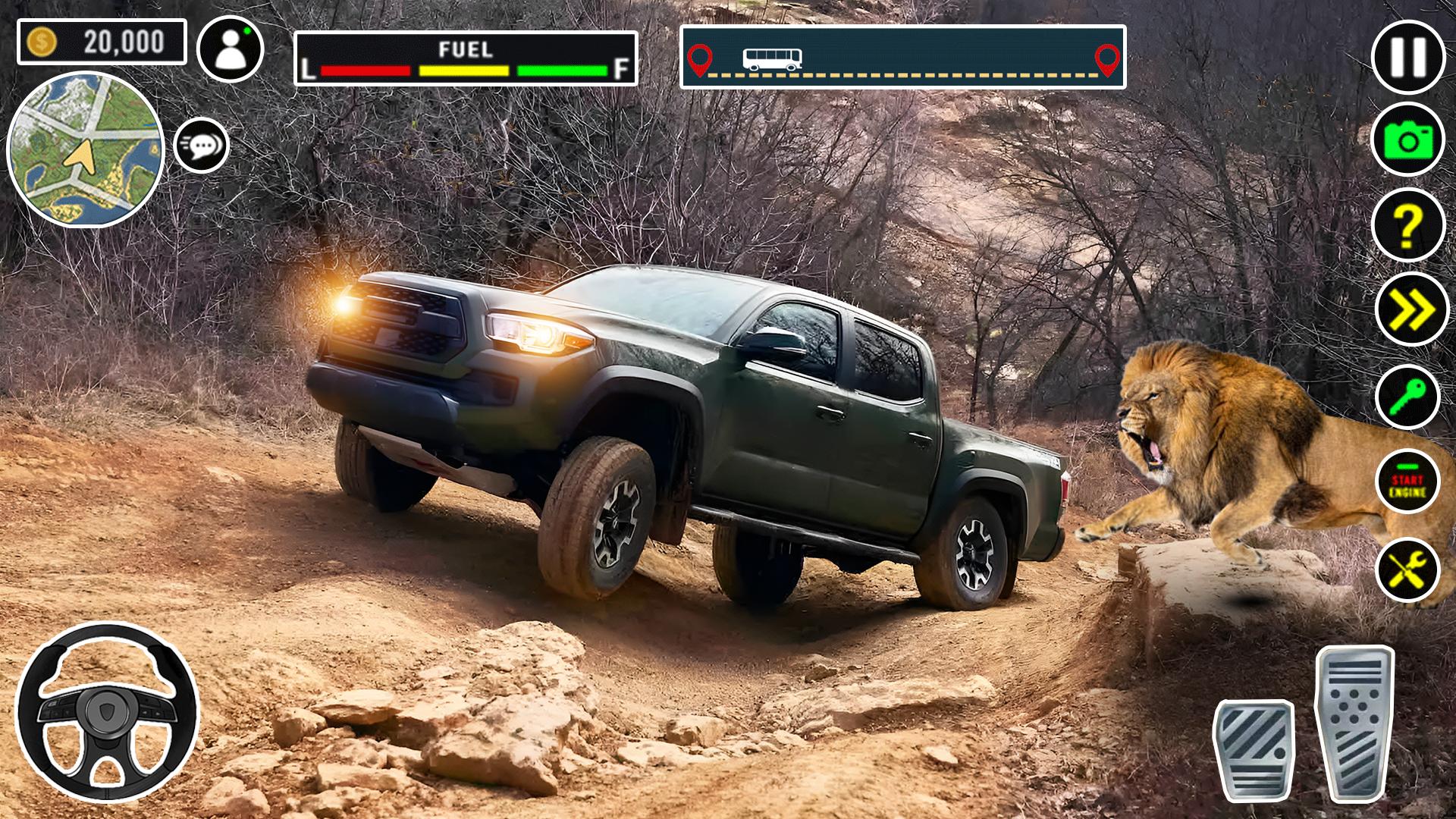This screenshot has height=819, width=1456.
Task: Open the circular minimap
Action: pyautogui.click(x=86, y=149)
